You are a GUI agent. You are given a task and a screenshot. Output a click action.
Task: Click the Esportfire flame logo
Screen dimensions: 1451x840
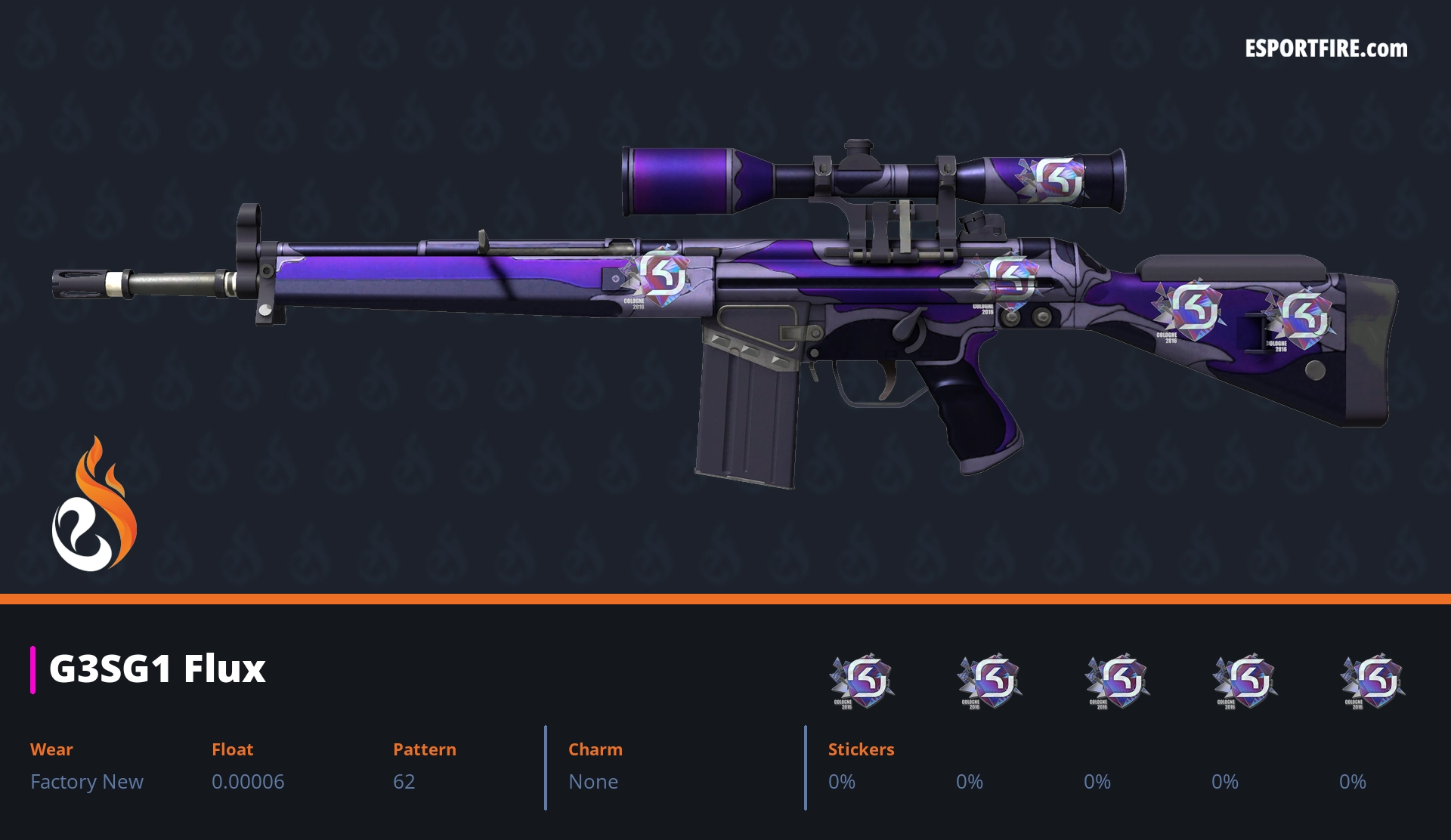click(94, 505)
